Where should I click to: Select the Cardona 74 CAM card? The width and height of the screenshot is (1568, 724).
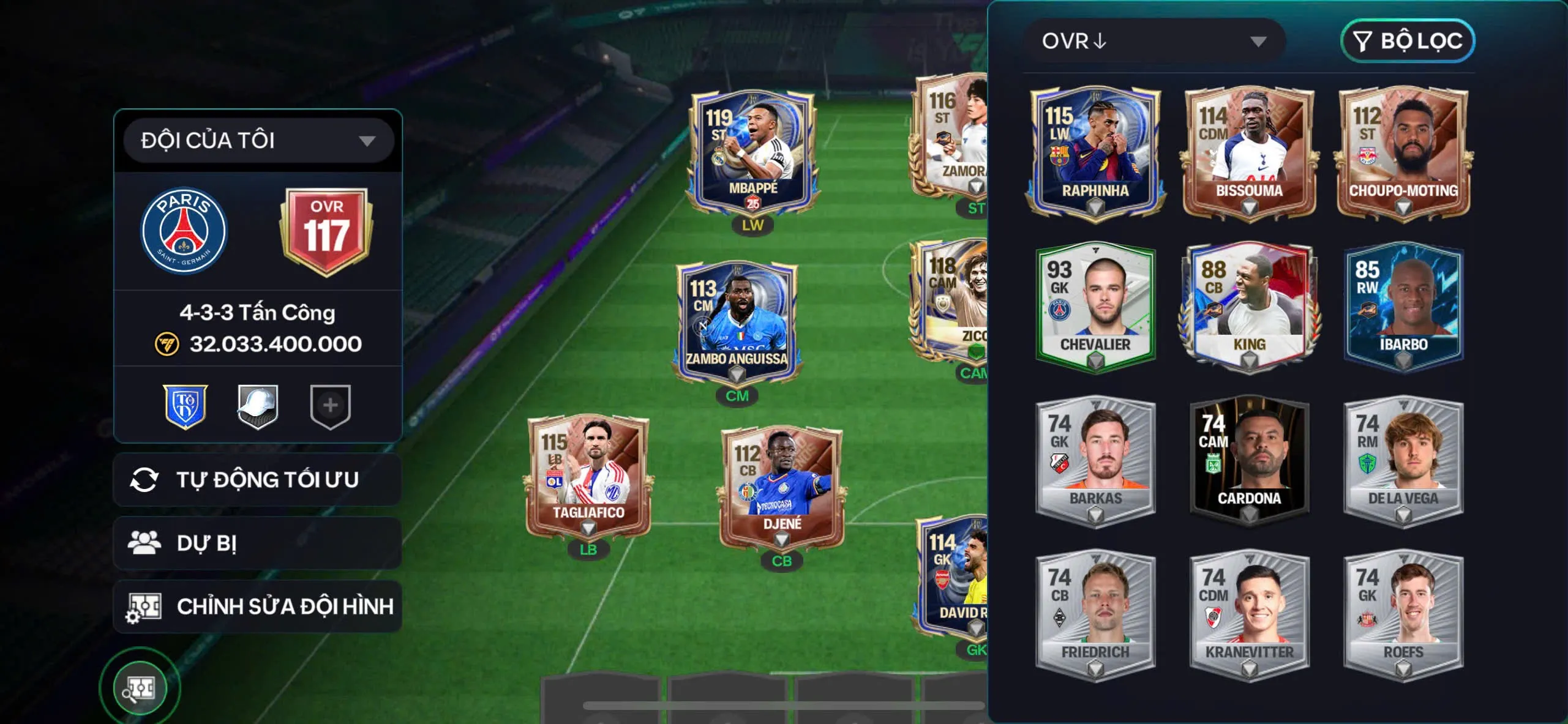tap(1249, 460)
